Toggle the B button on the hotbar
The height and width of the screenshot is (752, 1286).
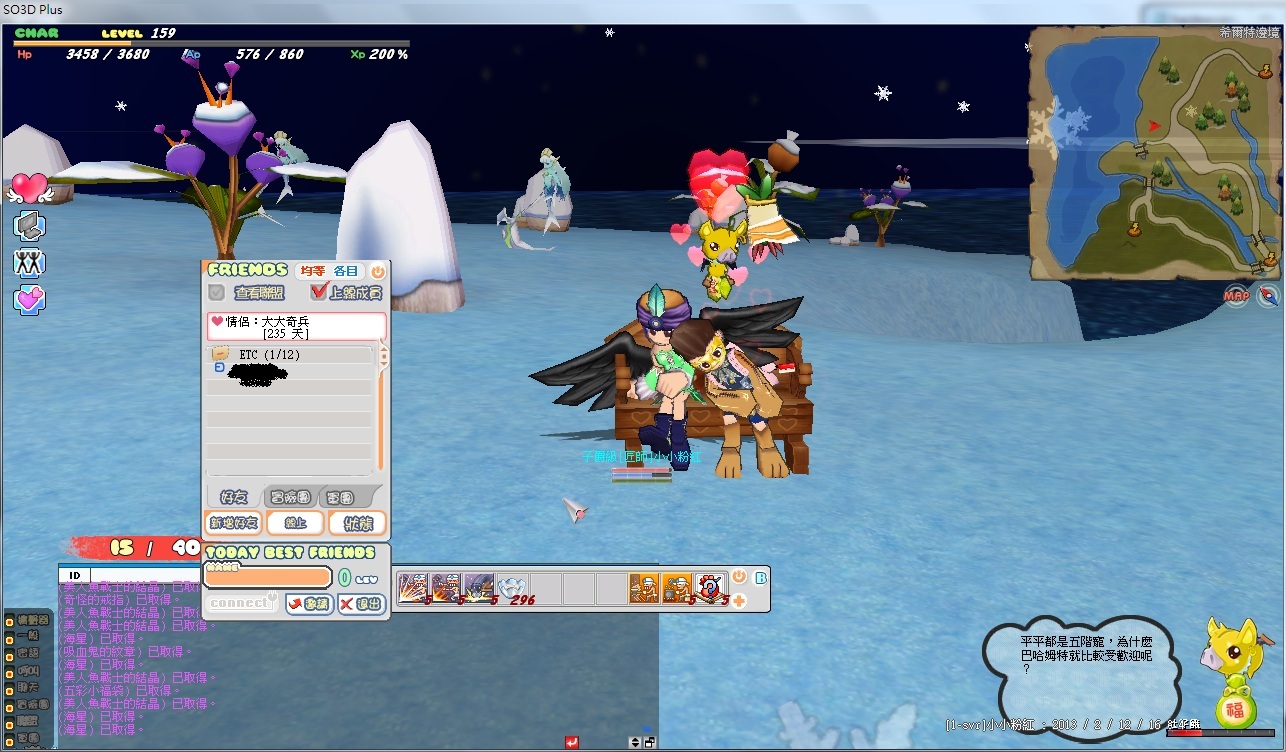(x=761, y=577)
